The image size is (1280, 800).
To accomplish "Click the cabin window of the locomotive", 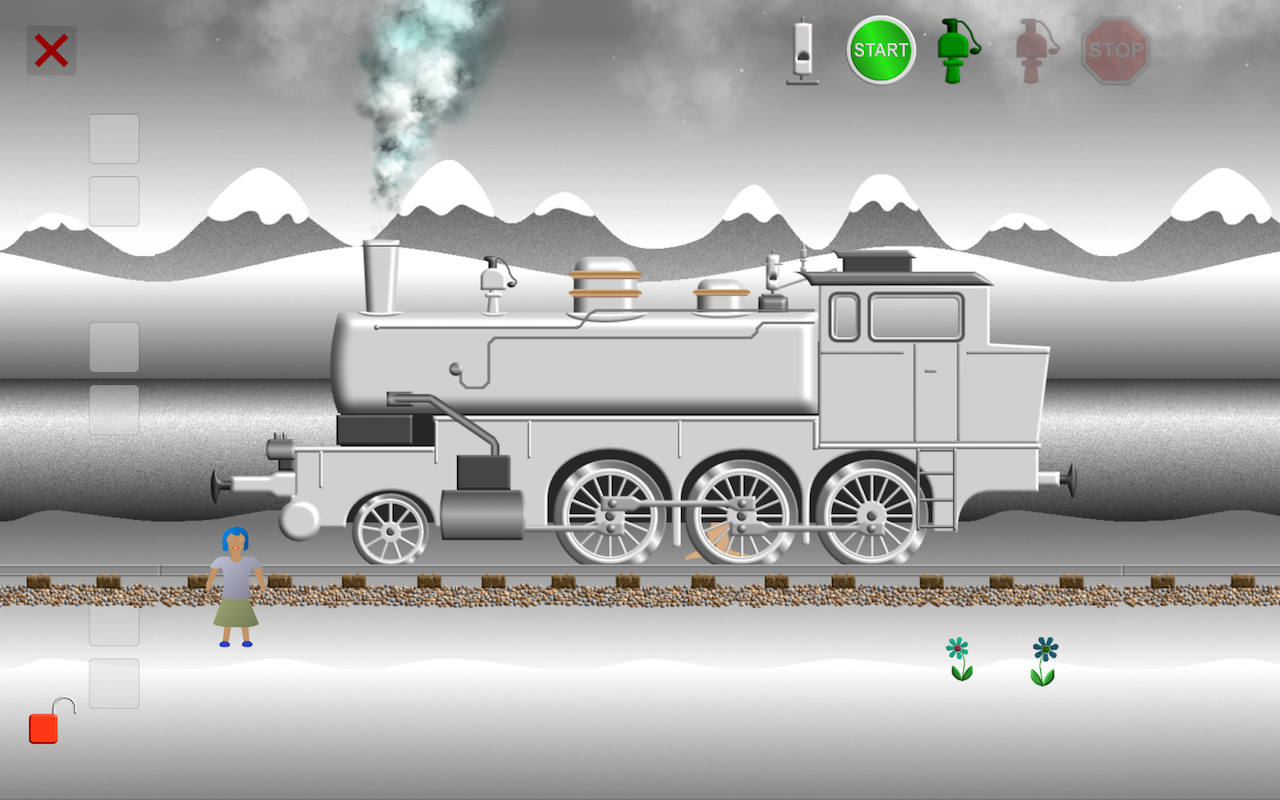I will [915, 318].
